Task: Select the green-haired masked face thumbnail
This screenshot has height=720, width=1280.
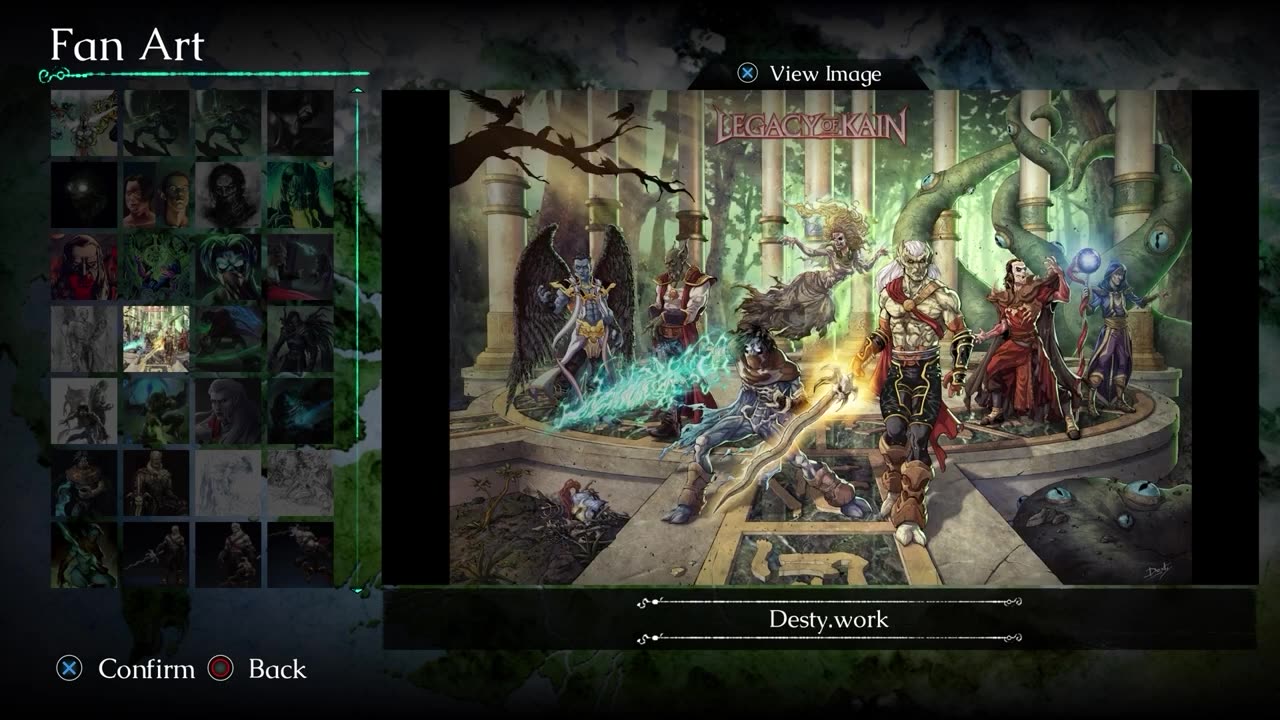Action: [x=228, y=267]
